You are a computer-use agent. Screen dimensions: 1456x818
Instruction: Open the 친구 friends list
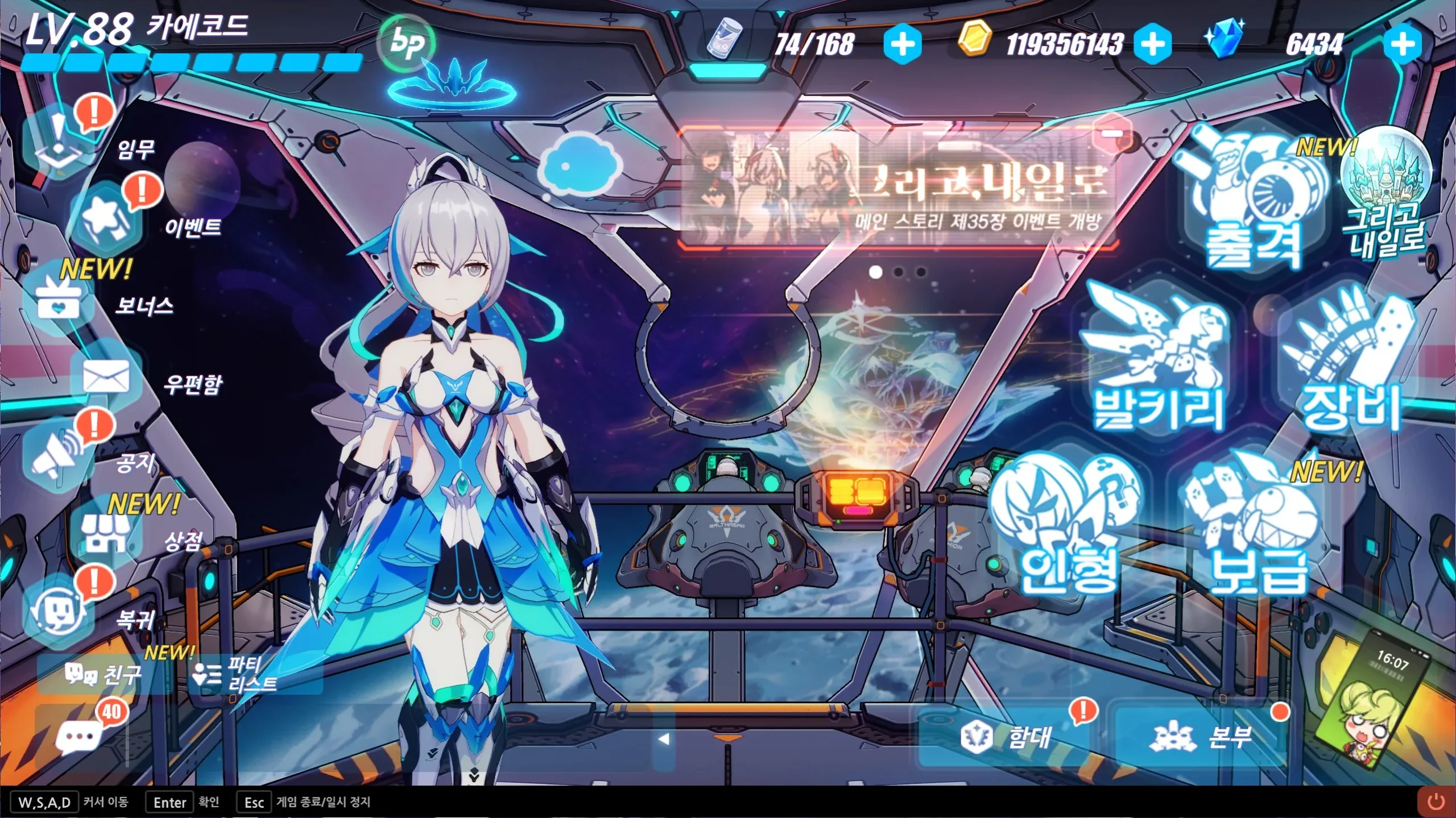pos(104,674)
